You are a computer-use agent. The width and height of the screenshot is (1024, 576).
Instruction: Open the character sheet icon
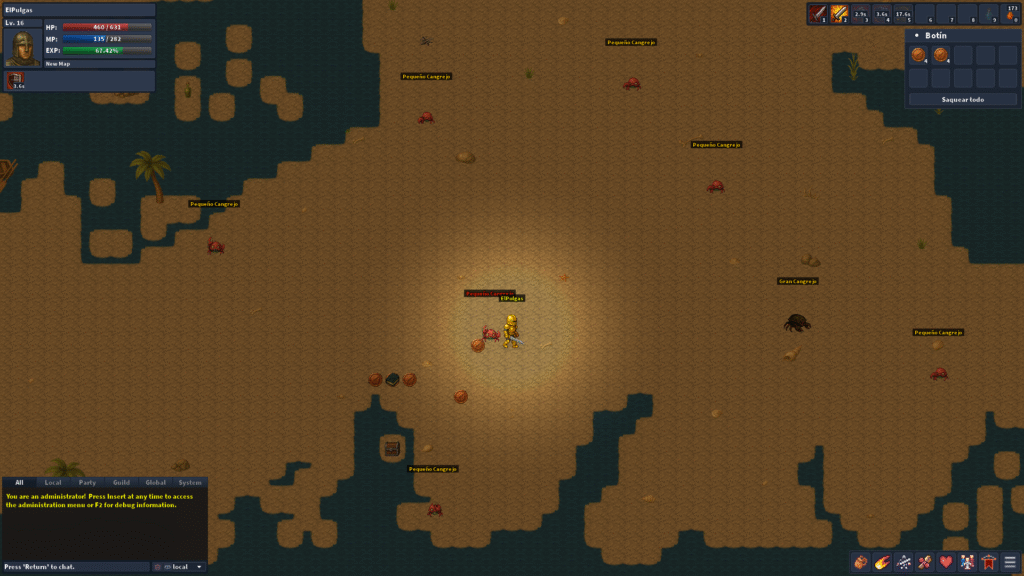[x=904, y=562]
